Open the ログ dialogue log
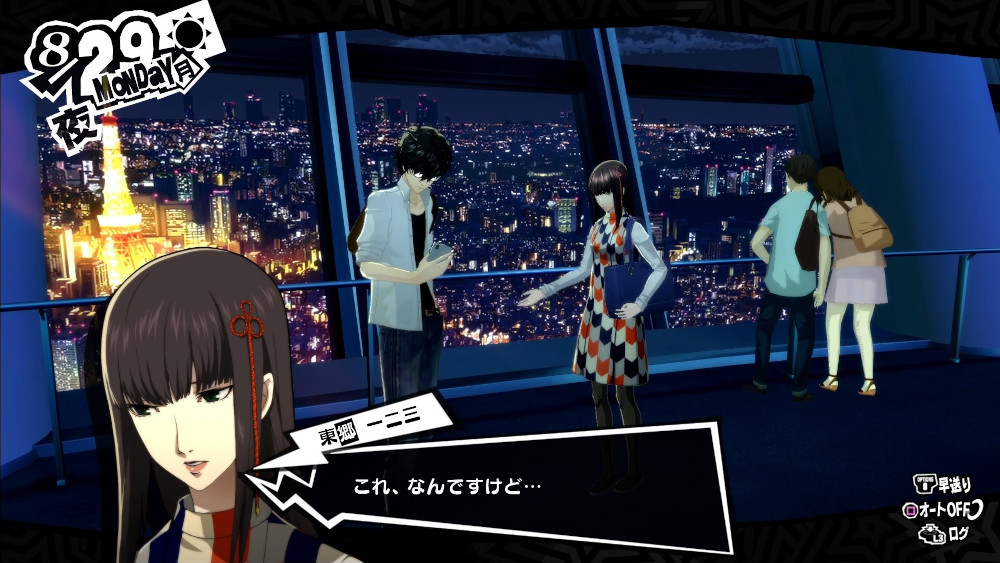The width and height of the screenshot is (1000, 563). tap(946, 535)
